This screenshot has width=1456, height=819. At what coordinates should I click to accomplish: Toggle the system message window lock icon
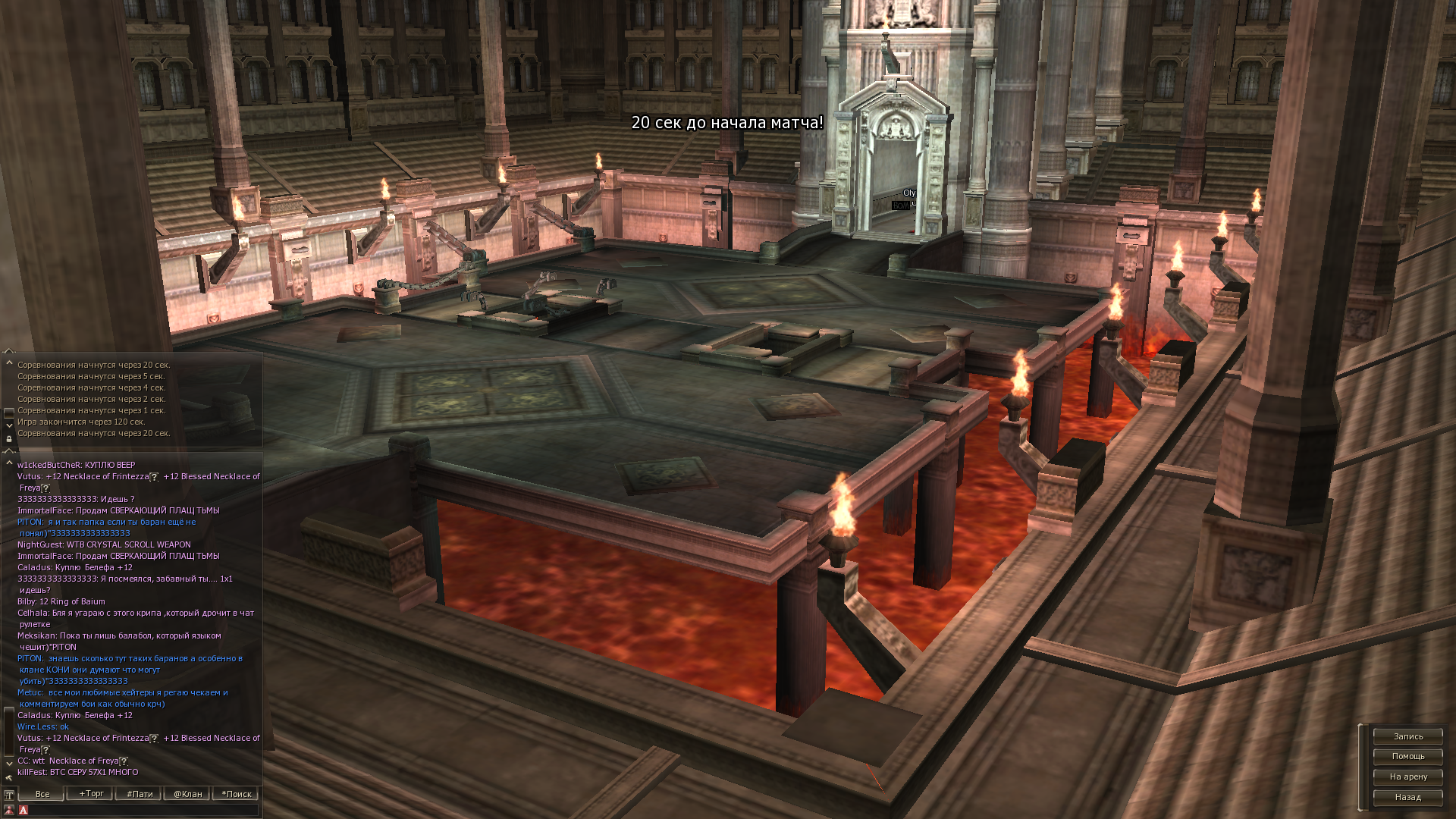point(9,439)
